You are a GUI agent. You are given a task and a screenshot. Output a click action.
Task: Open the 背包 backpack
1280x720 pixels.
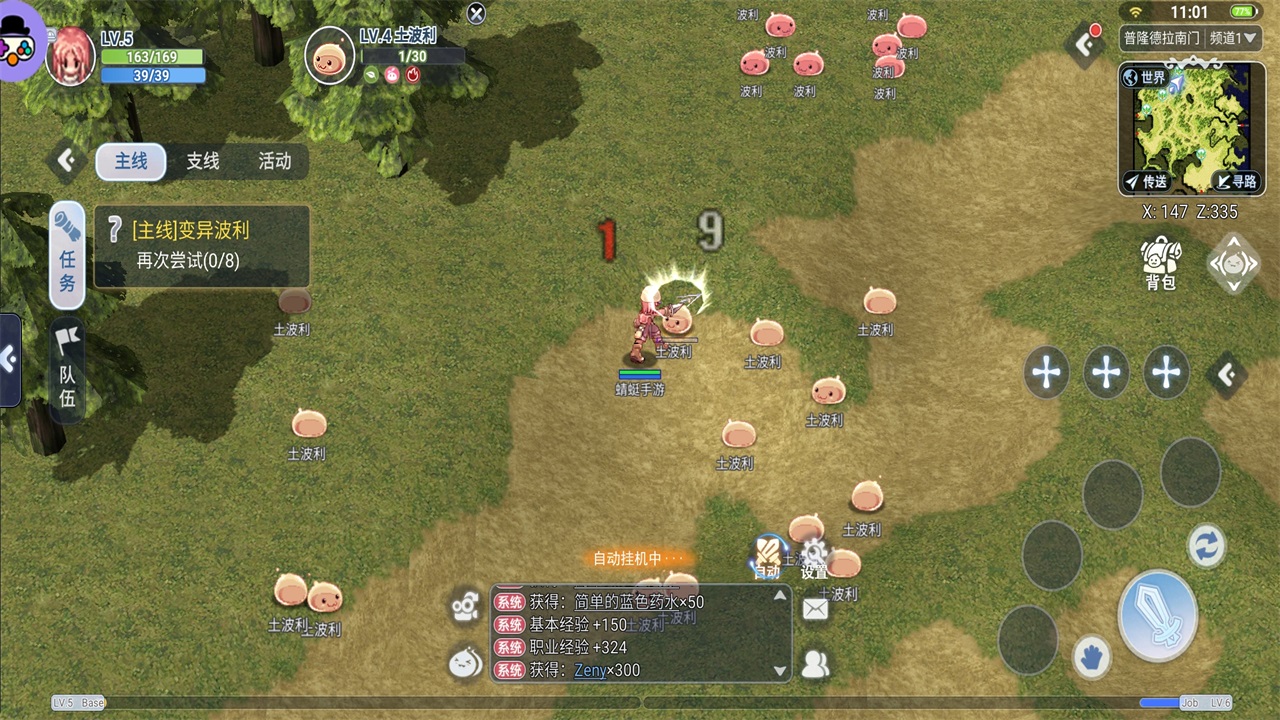tap(1160, 263)
